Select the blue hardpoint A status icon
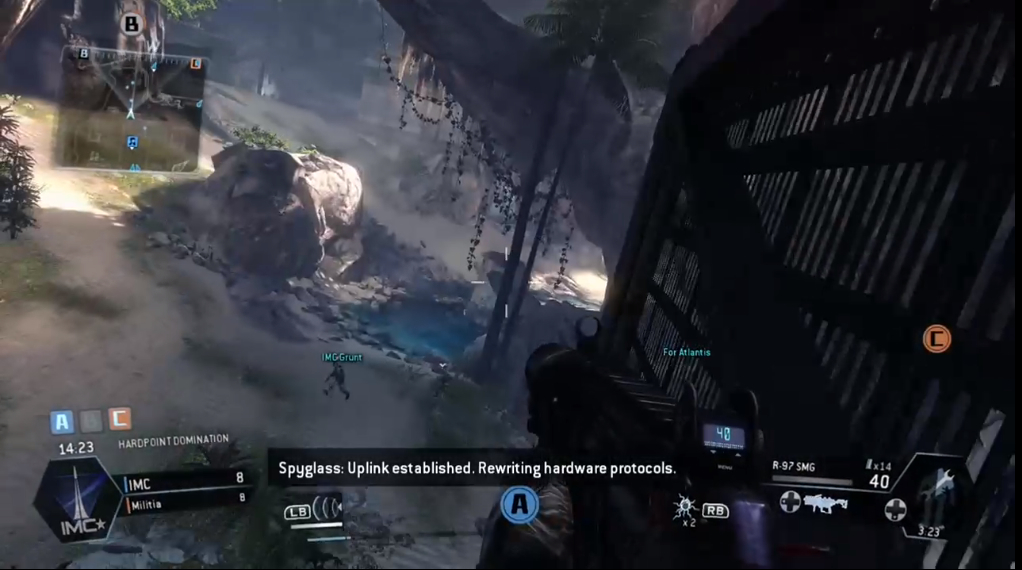1022x570 pixels. tap(62, 420)
